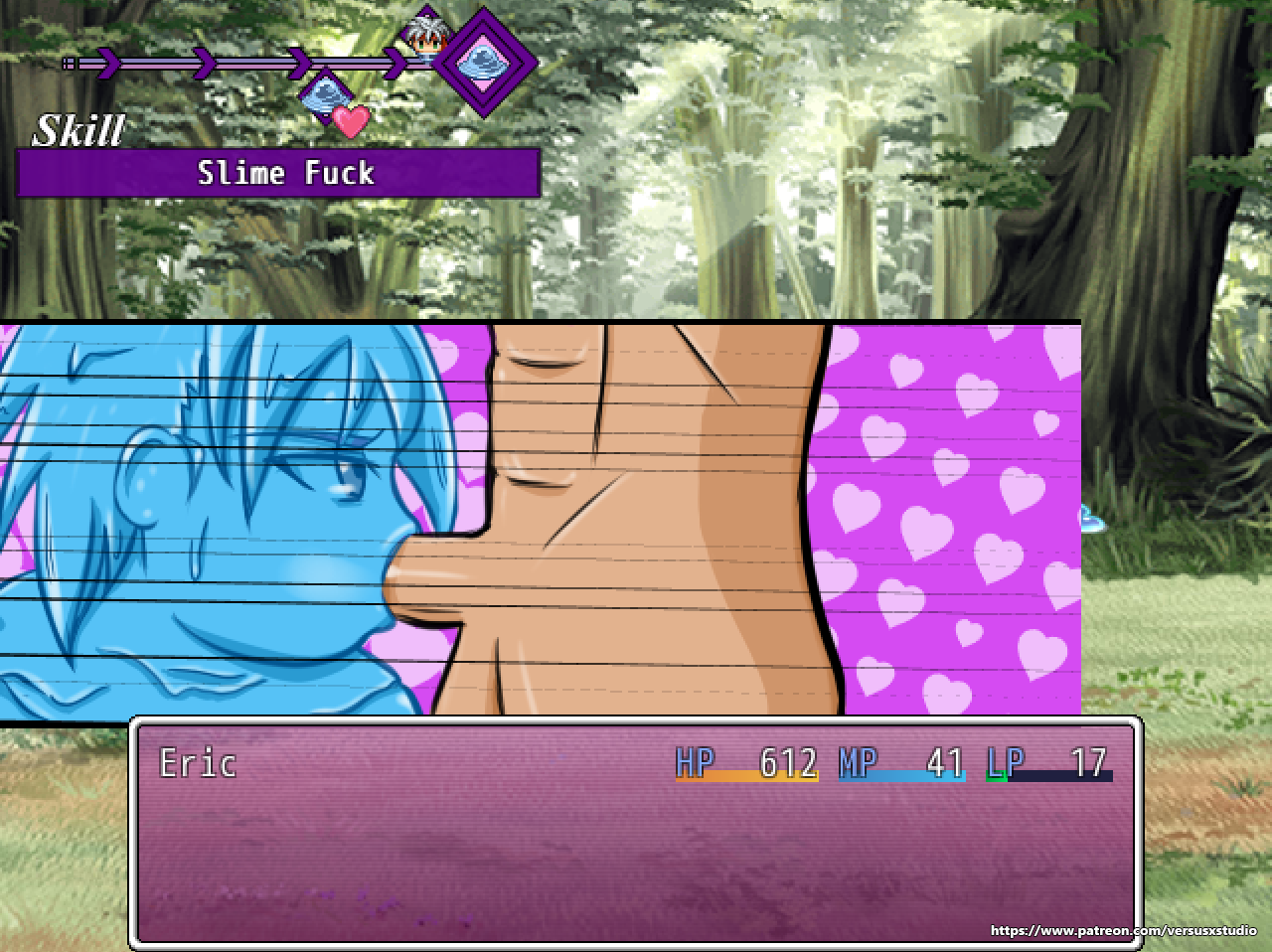Select Eric's row in the party status window

click(x=636, y=763)
